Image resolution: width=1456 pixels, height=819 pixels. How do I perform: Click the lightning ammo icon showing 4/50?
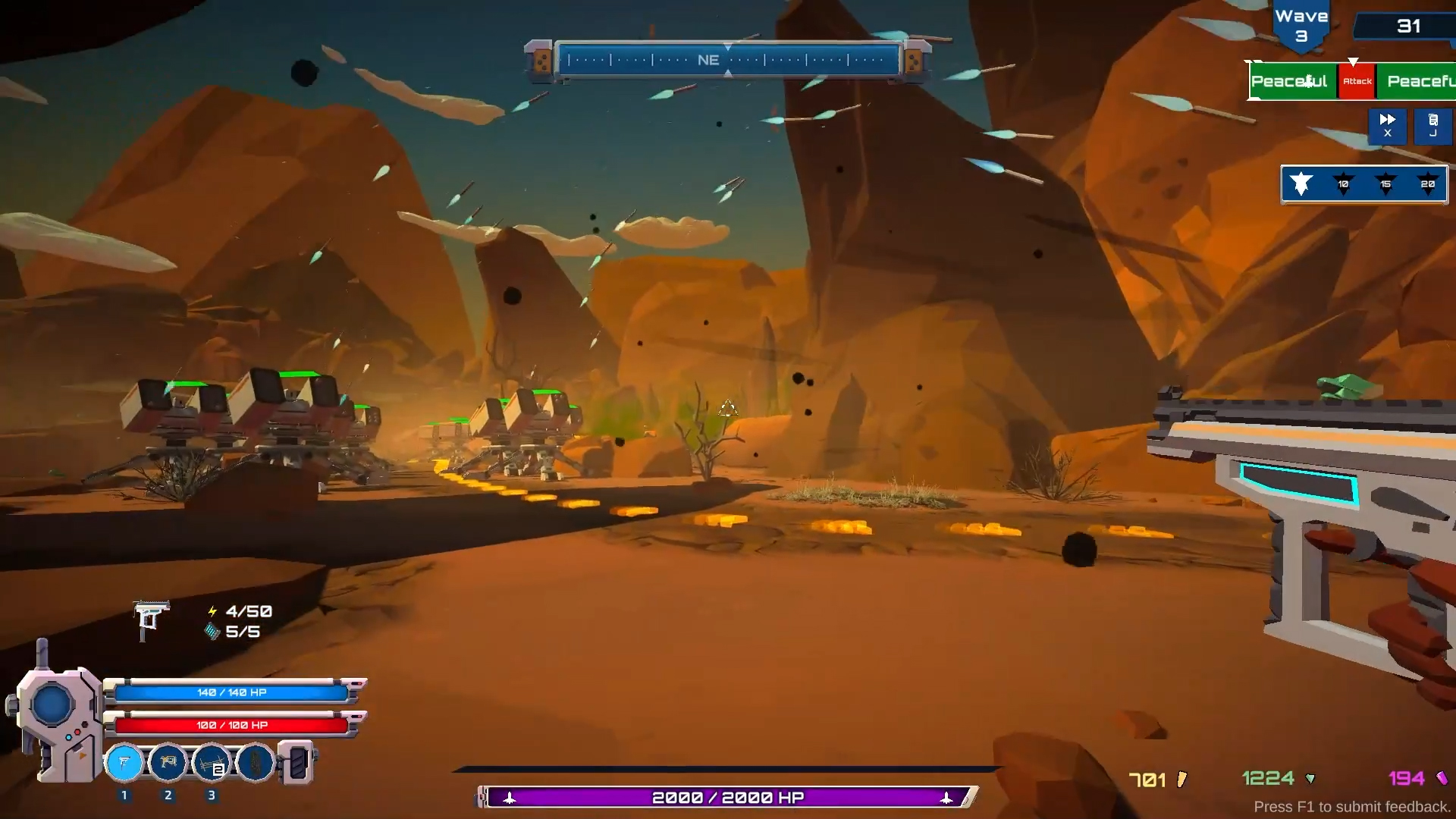[x=212, y=611]
